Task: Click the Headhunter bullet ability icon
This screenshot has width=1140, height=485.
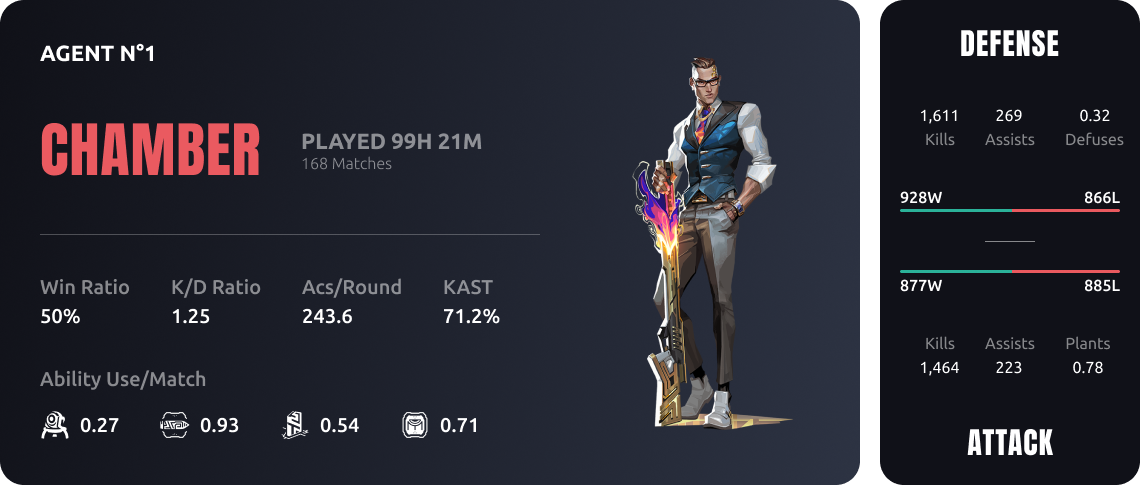Action: tap(174, 425)
